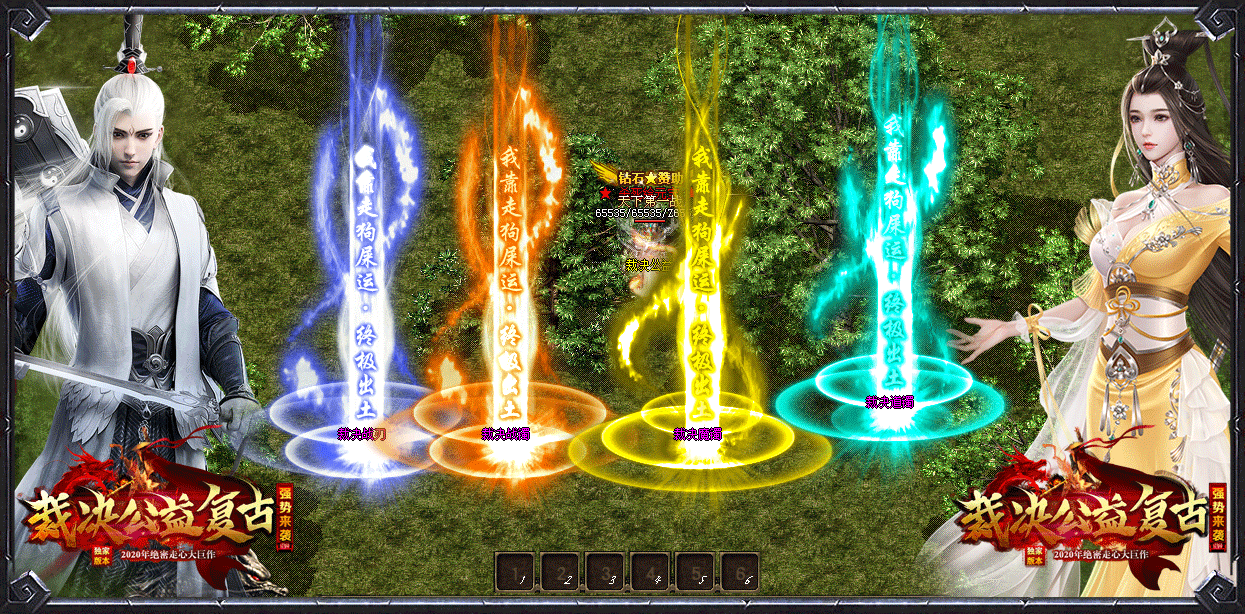Pick hotbar slot number 5
This screenshot has width=1245, height=614.
[694, 572]
